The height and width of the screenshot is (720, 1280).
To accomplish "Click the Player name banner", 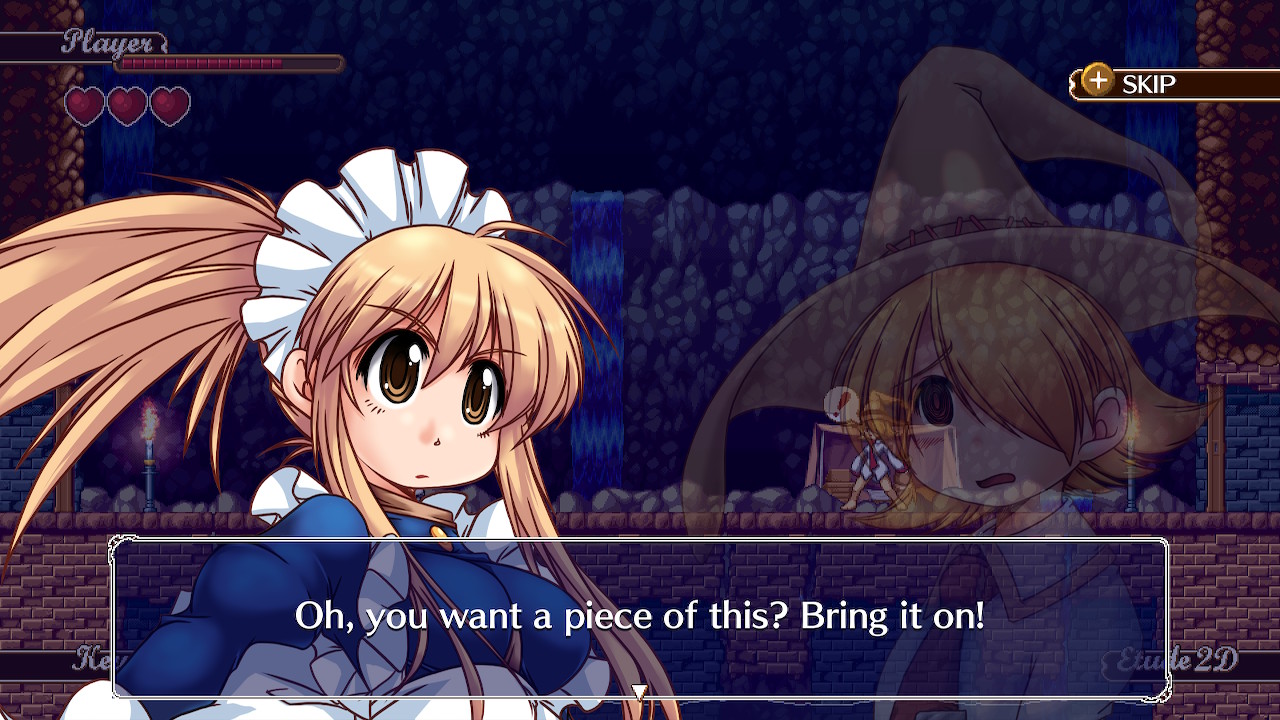I will [108, 42].
